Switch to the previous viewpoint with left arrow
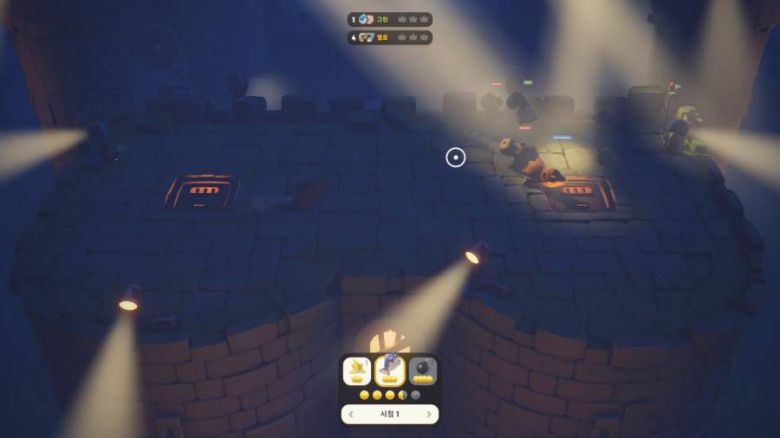This screenshot has width=780, height=438. (x=350, y=413)
